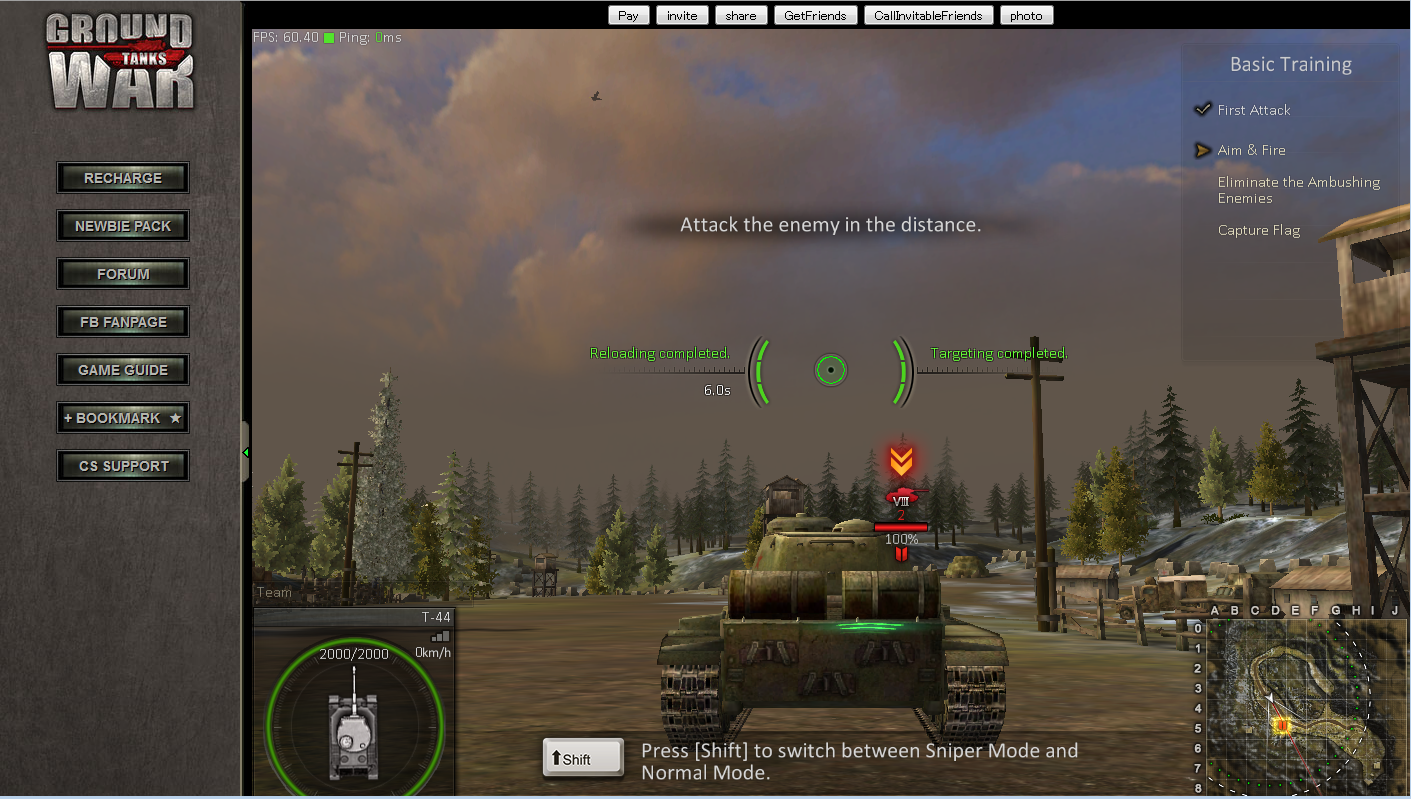This screenshot has width=1411, height=799.
Task: Select the Capture Flag training objective
Action: (1258, 230)
